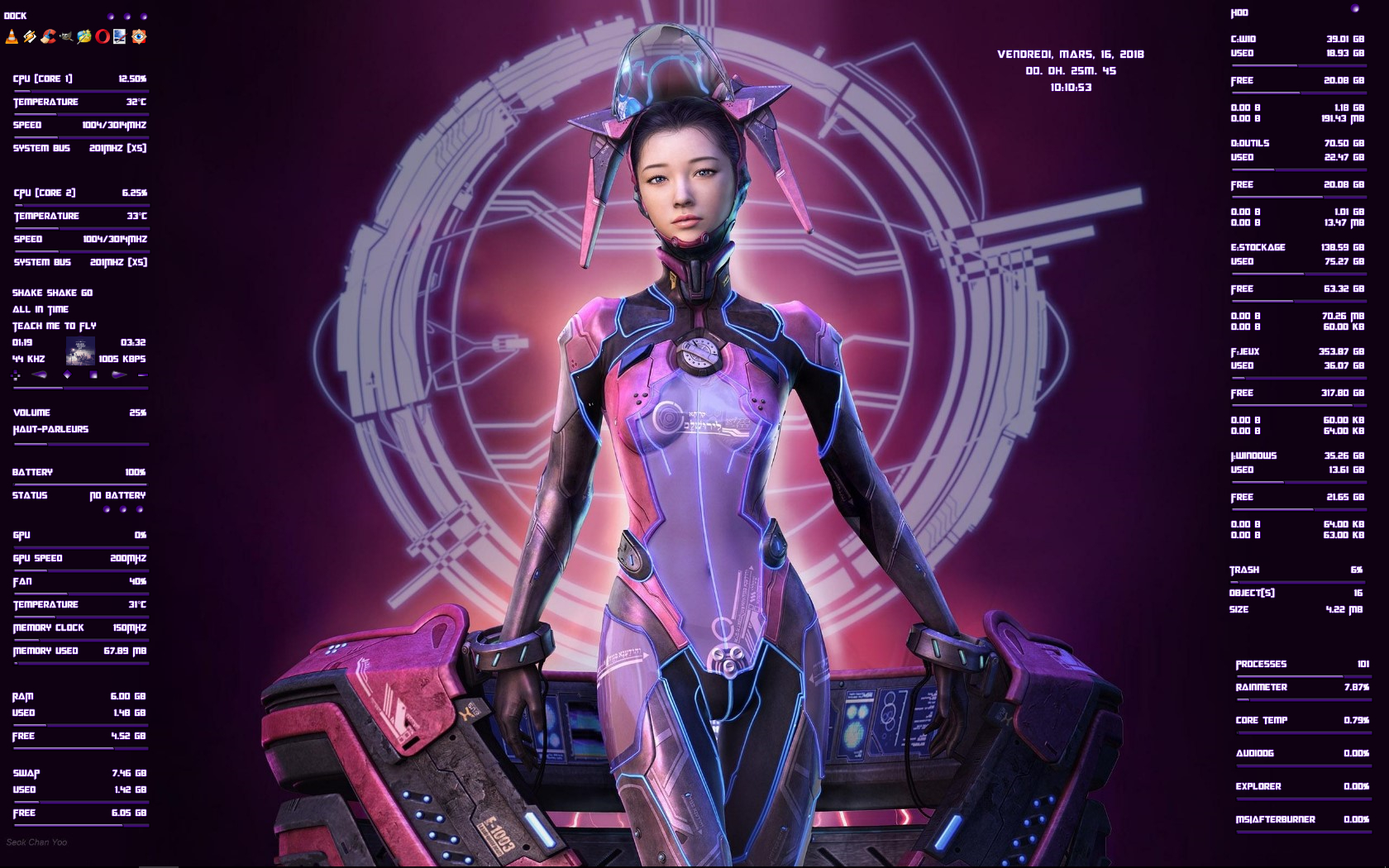The height and width of the screenshot is (868, 1389).
Task: Launch the image painting app from the dock
Action: (121, 36)
